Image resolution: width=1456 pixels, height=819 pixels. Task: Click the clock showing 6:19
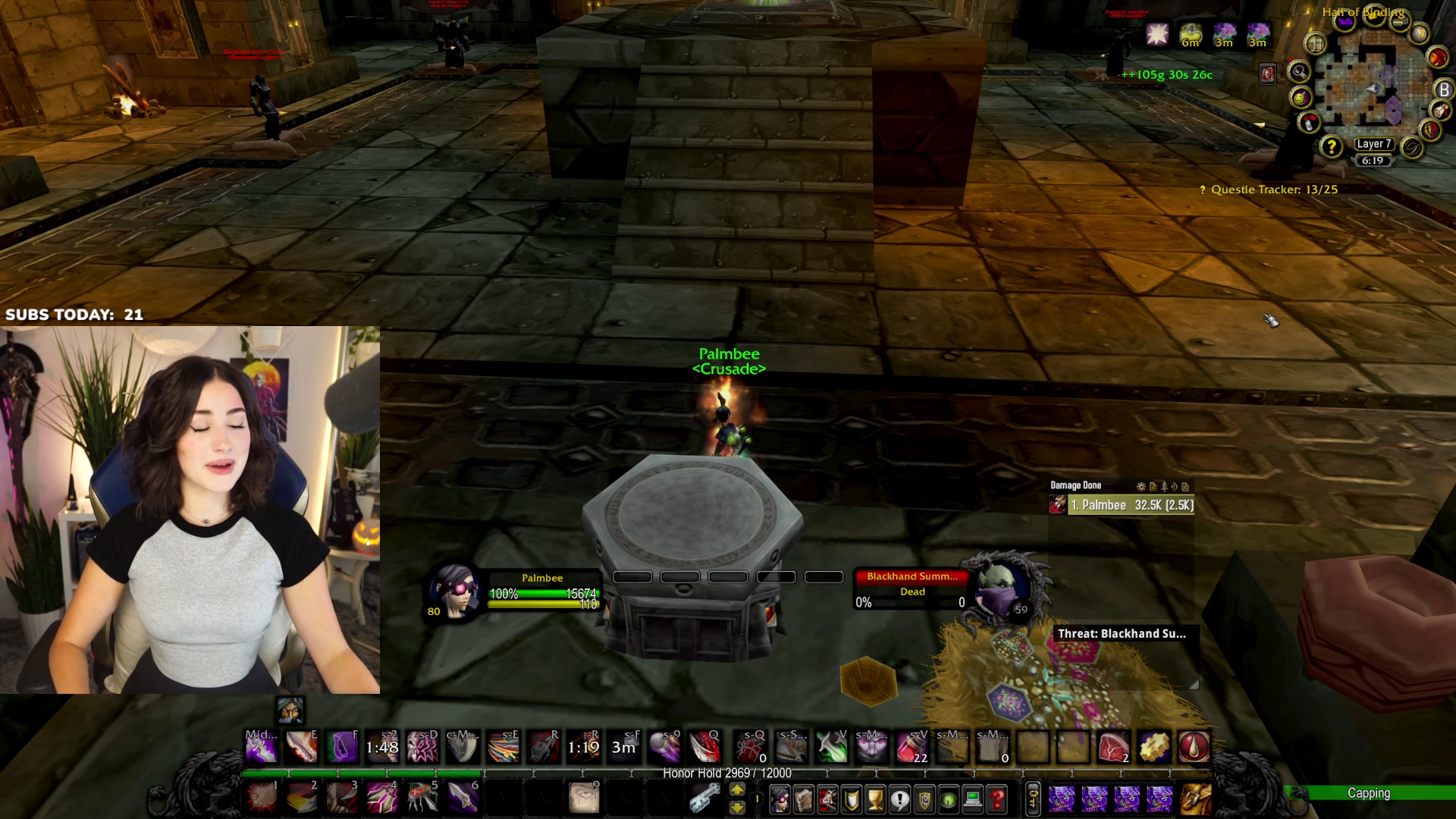click(1375, 160)
